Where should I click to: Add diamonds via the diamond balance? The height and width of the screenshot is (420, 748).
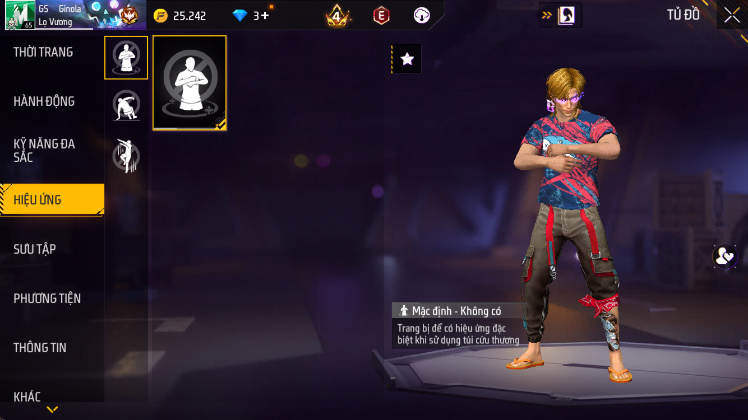pyautogui.click(x=250, y=16)
